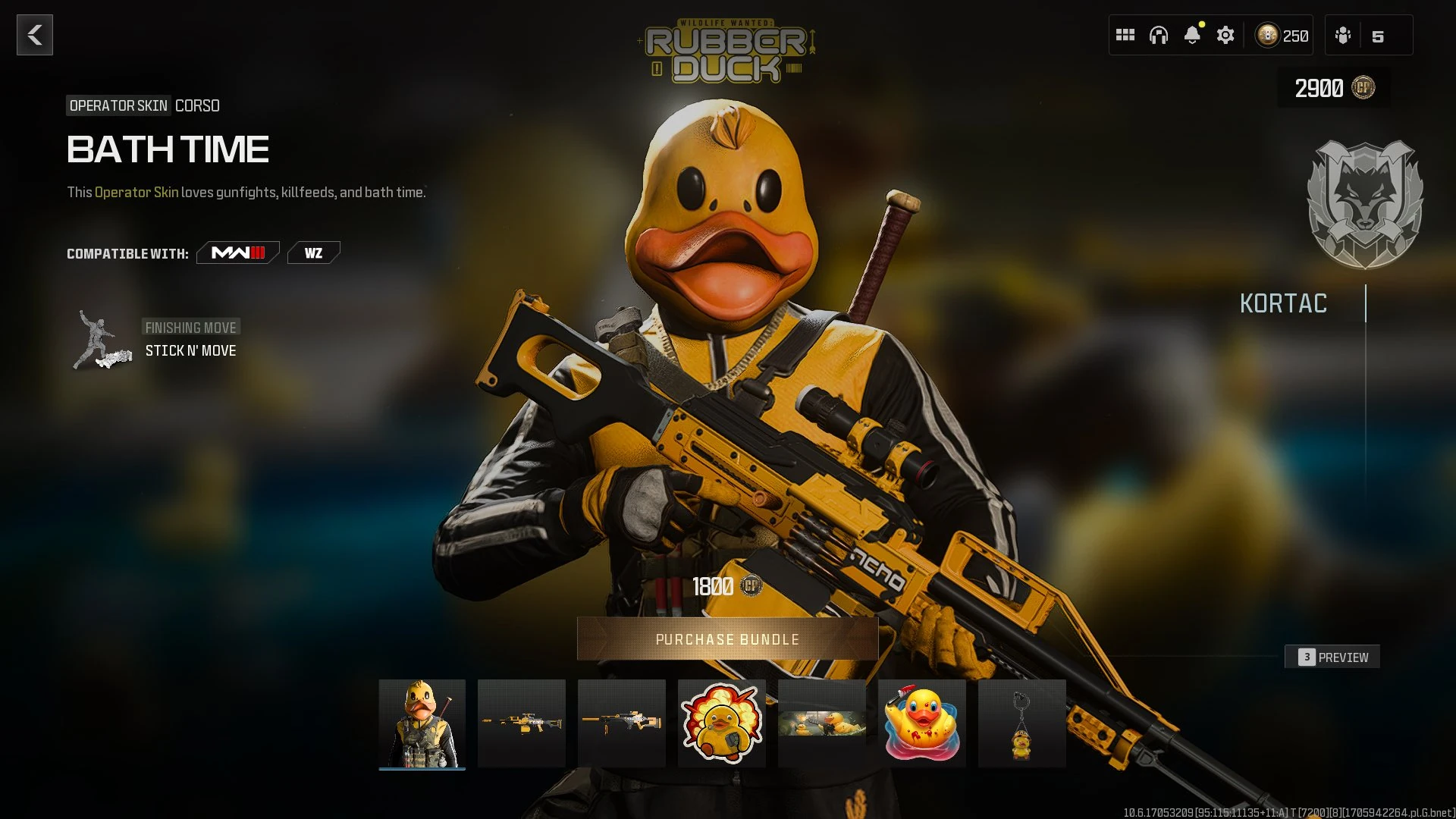The image size is (1456, 819).
Task: Click the back arrow in top-left corner
Action: 33,34
